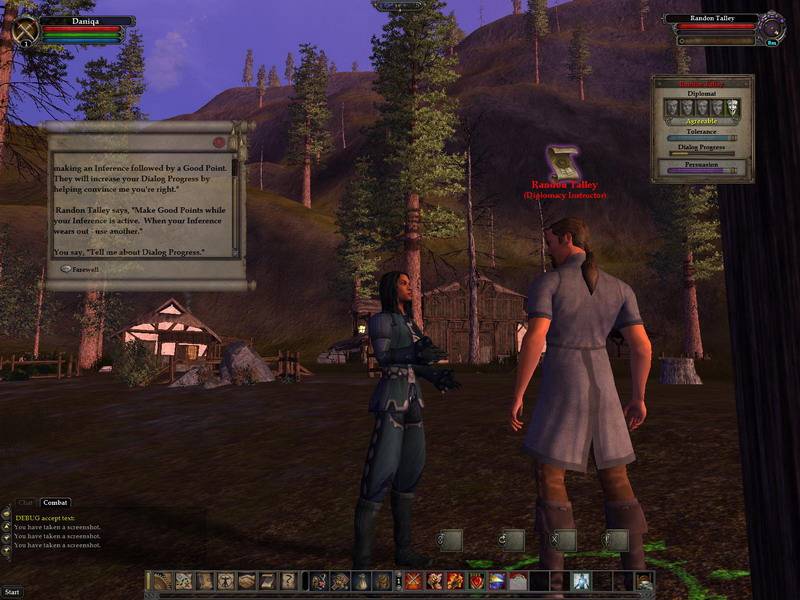800x600 pixels.
Task: Switch to the Combat chat tab
Action: point(55,503)
